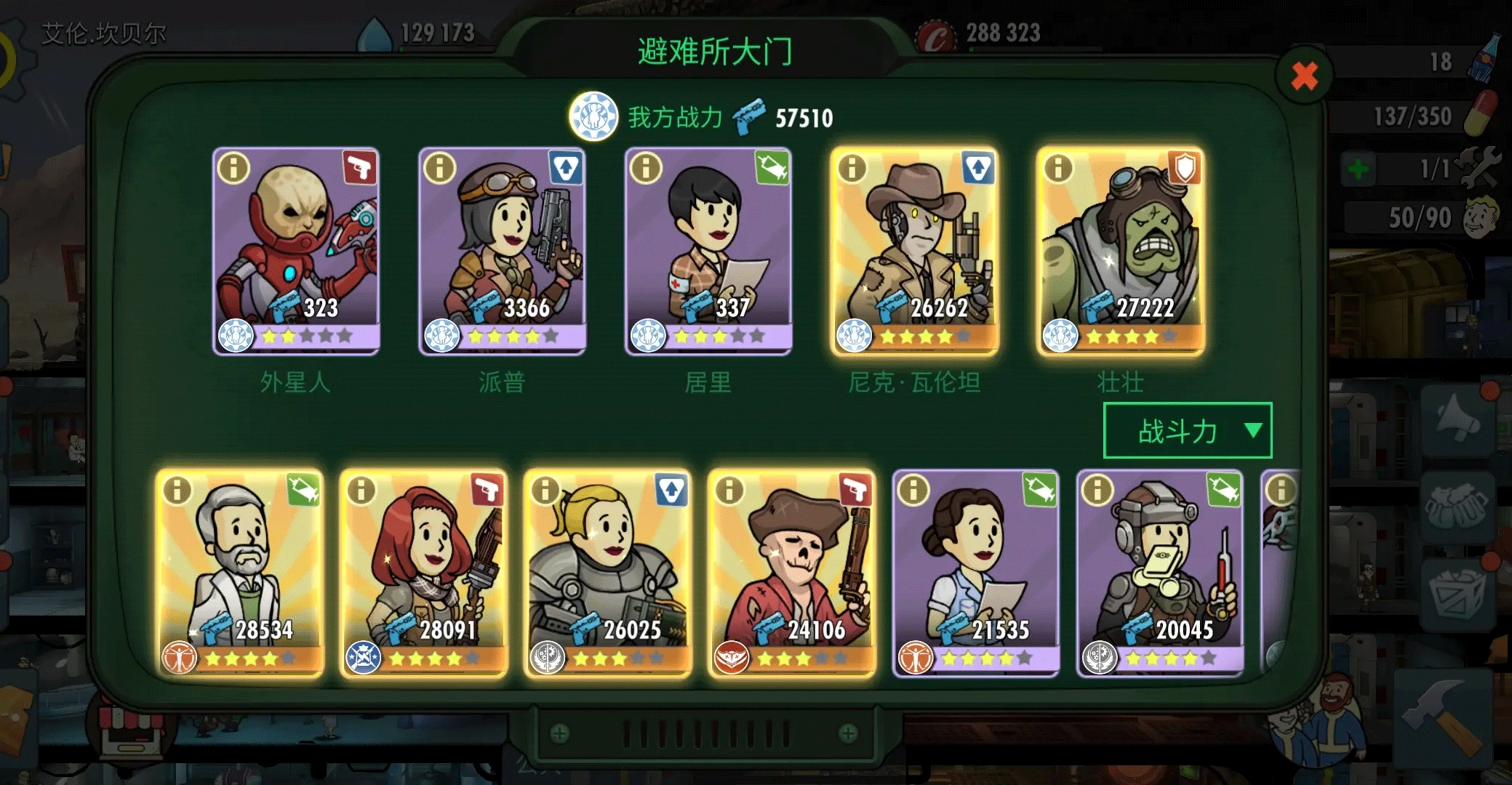Select the red-haired card with power 28091
This screenshot has height=785, width=1512.
[424, 574]
